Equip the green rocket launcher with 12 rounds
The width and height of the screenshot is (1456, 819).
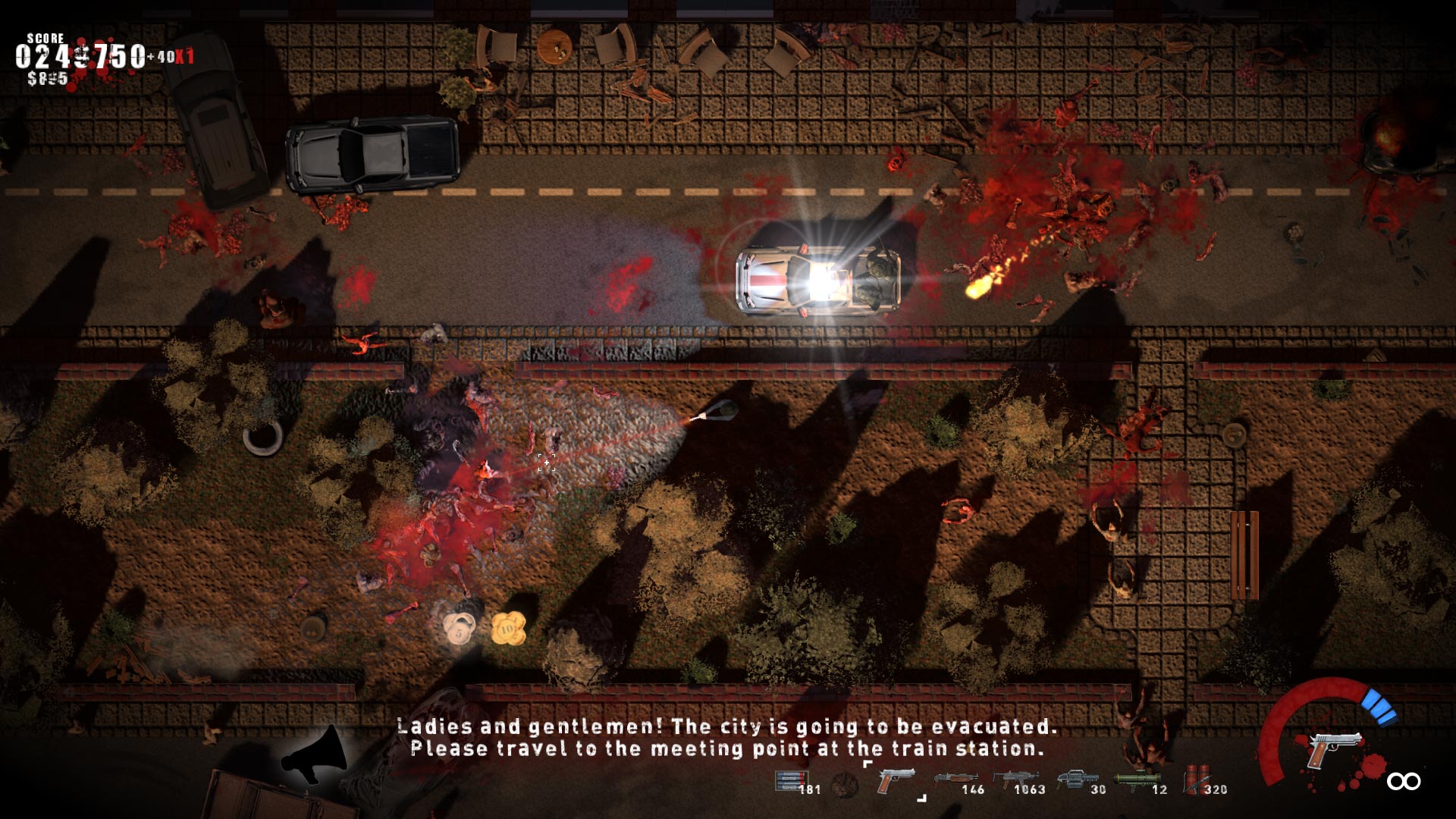[x=1136, y=780]
